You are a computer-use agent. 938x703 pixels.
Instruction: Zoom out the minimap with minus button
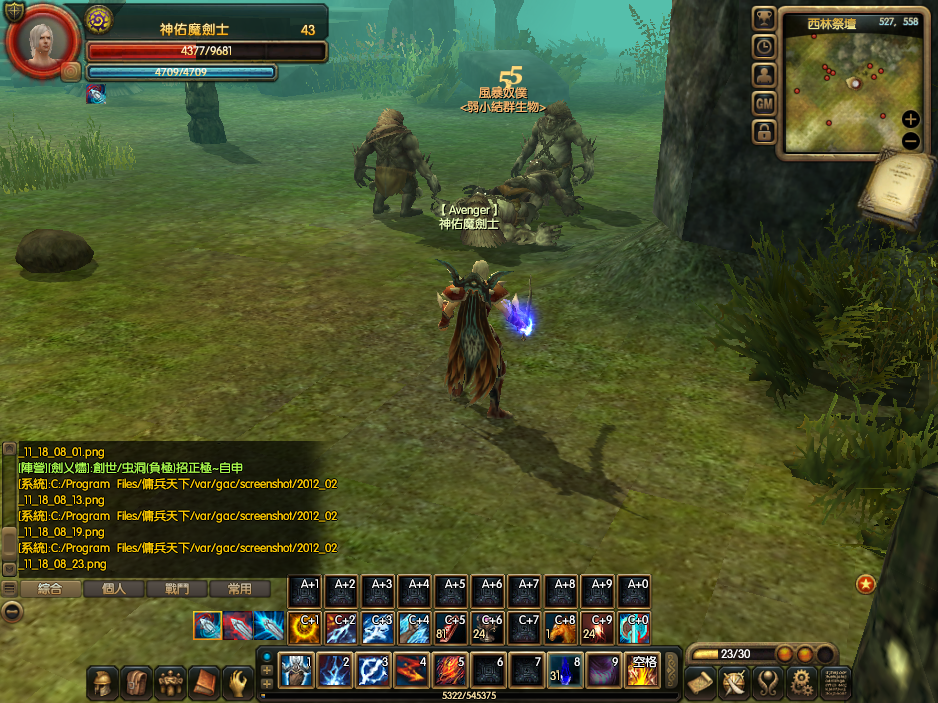911,141
